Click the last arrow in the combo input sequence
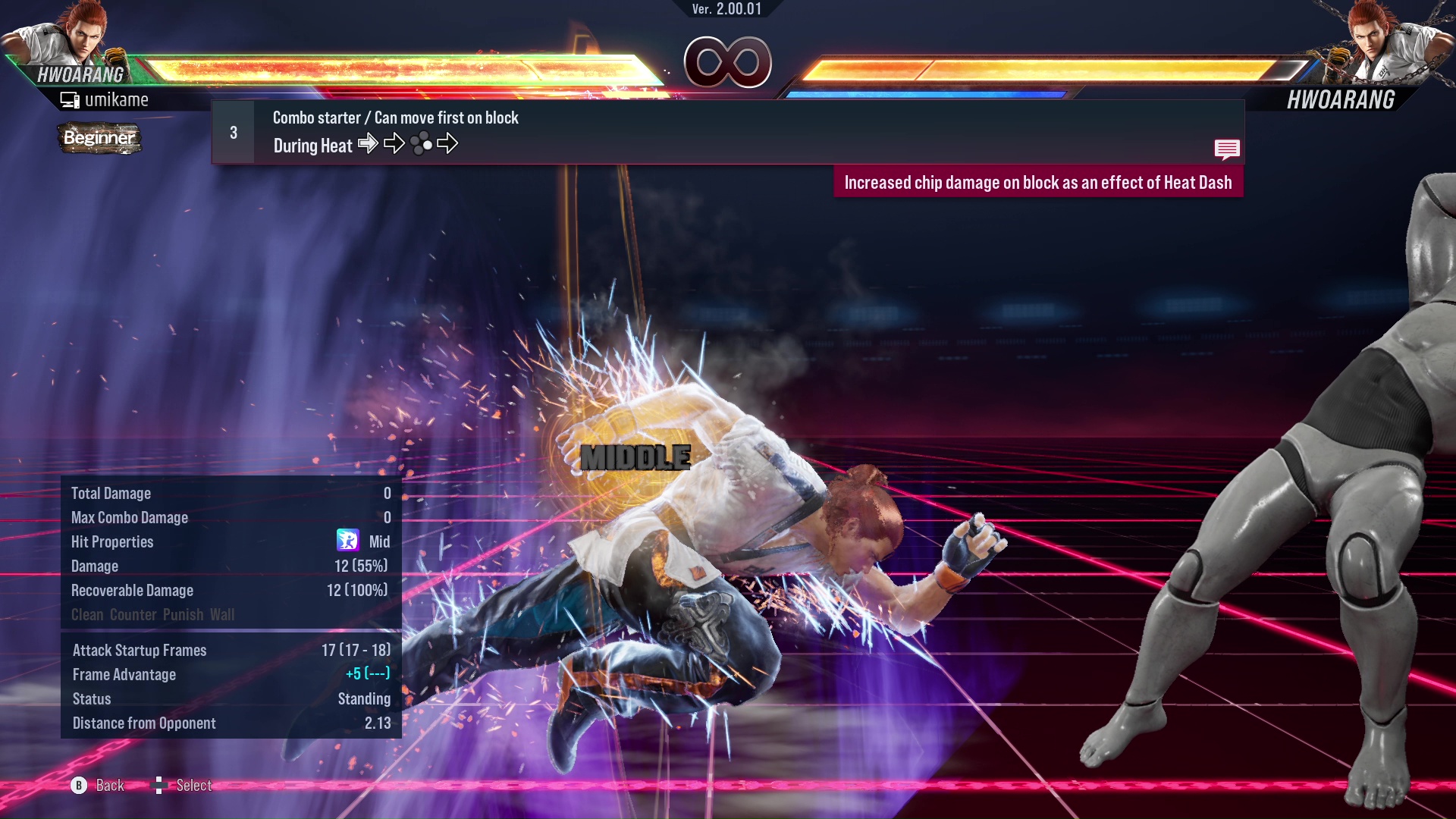1456x819 pixels. tap(449, 143)
